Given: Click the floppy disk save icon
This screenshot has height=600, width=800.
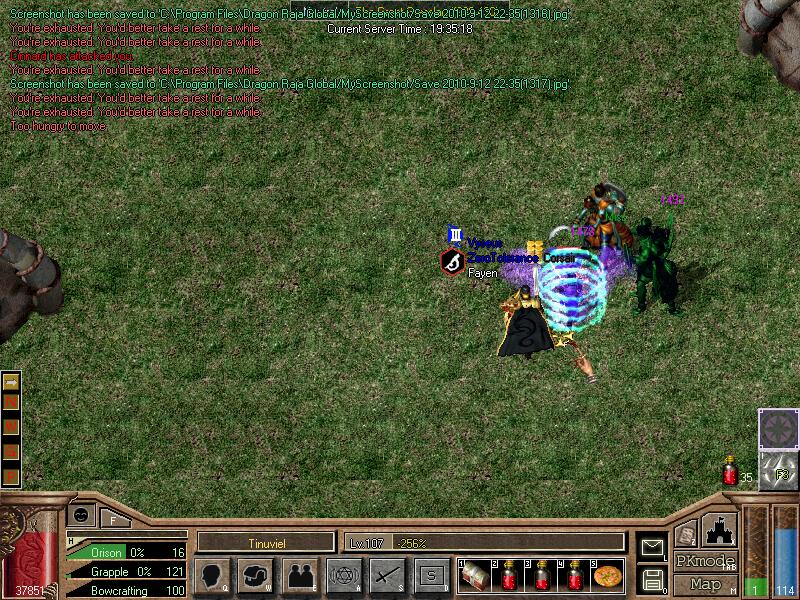Looking at the screenshot, I should [x=652, y=579].
